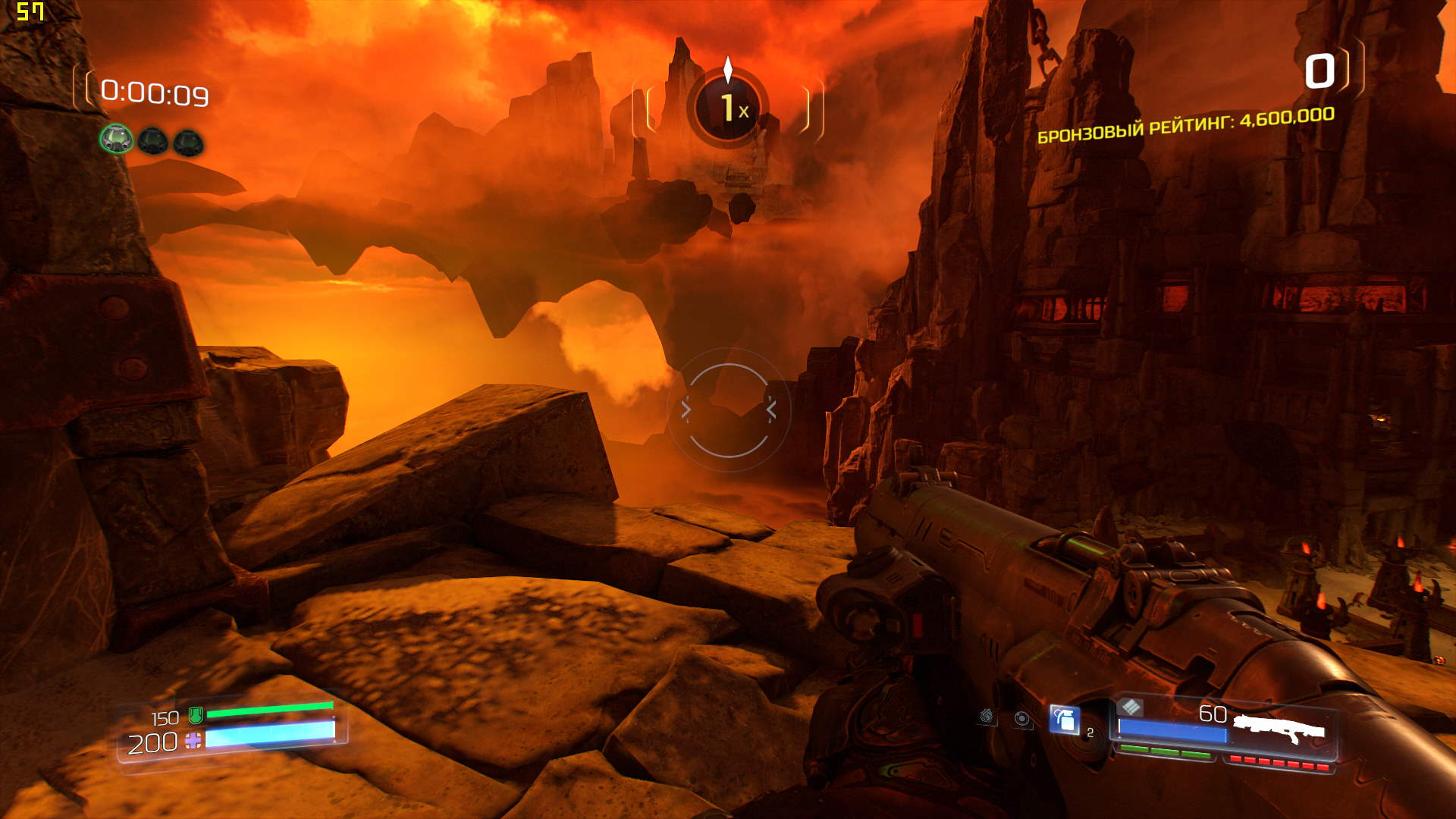
Task: Click the white shotgun weapon silhouette
Action: click(x=1279, y=729)
